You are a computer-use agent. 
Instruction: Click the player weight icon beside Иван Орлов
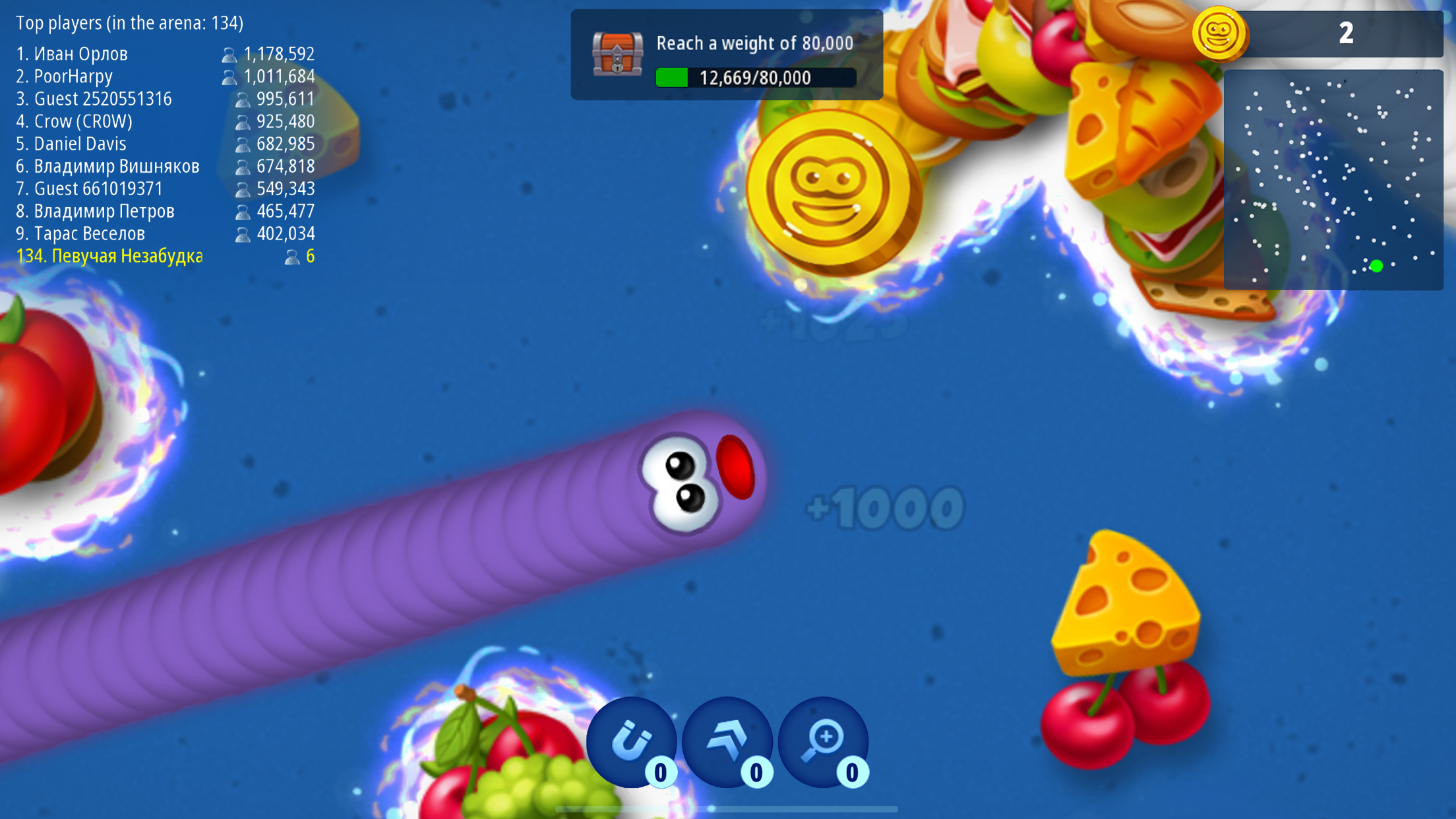coord(229,54)
